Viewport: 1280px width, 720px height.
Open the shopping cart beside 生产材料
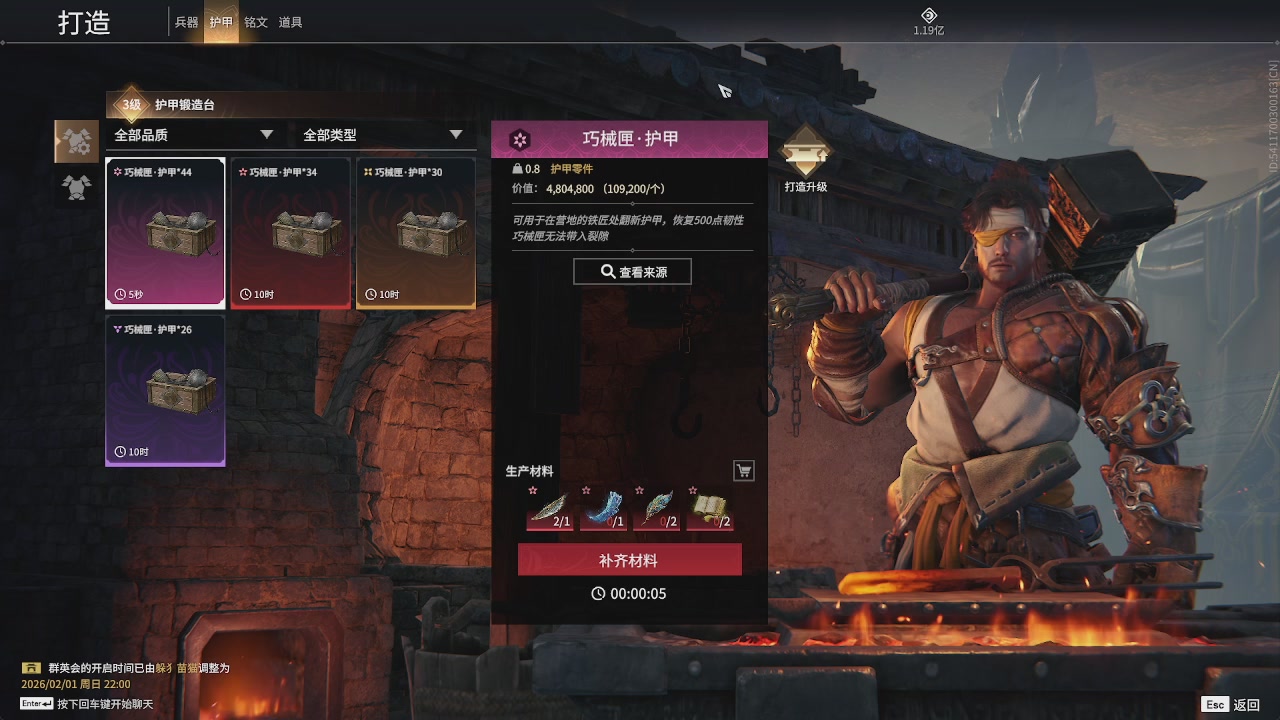[743, 470]
